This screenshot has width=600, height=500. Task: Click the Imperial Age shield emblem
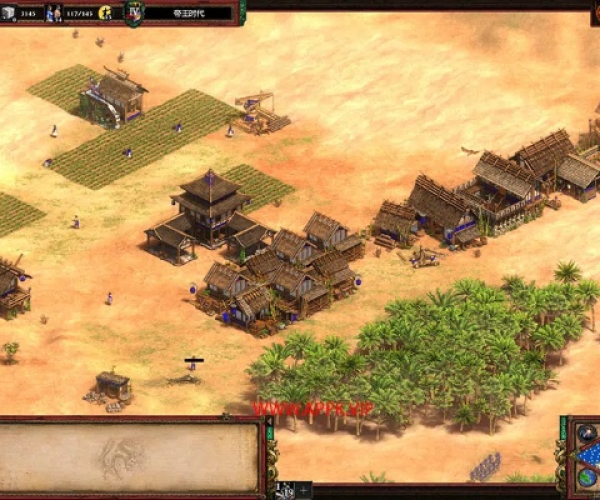click(133, 11)
